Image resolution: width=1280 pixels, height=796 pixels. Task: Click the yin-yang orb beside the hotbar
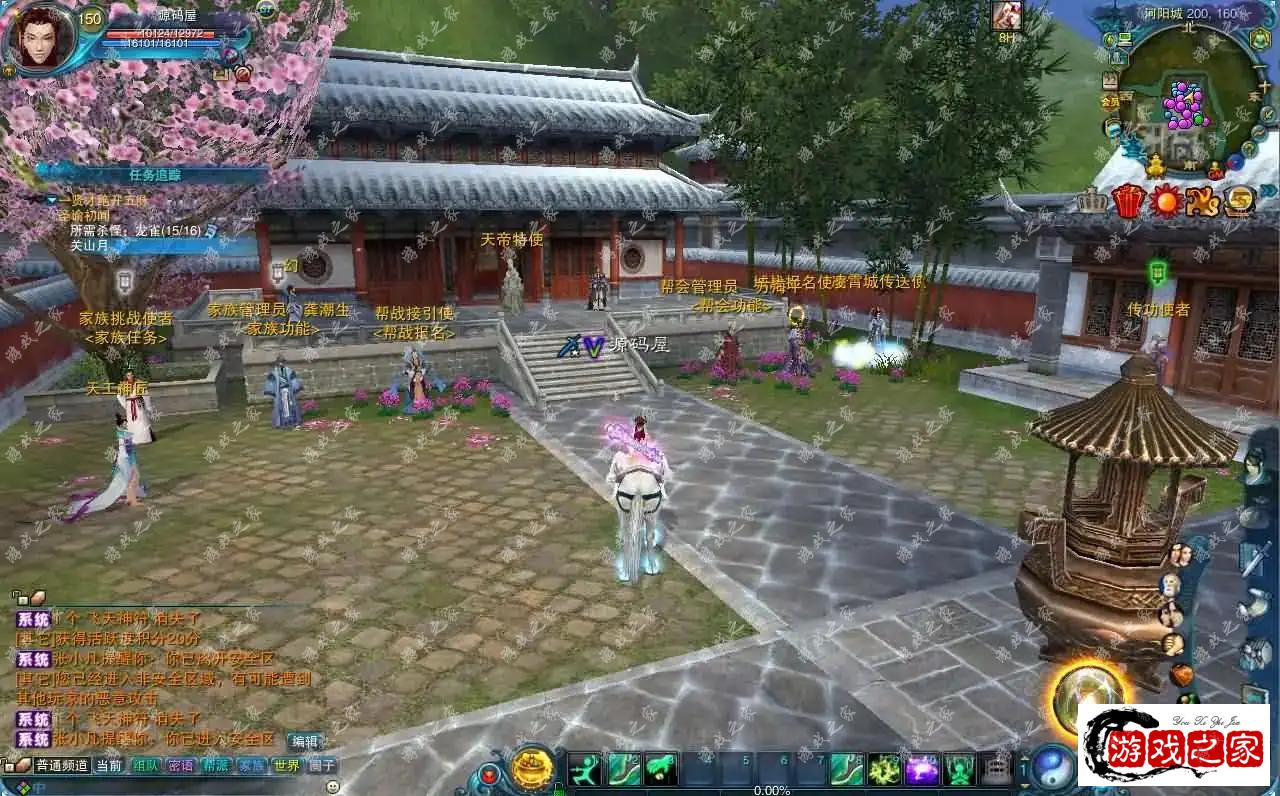(x=1053, y=767)
